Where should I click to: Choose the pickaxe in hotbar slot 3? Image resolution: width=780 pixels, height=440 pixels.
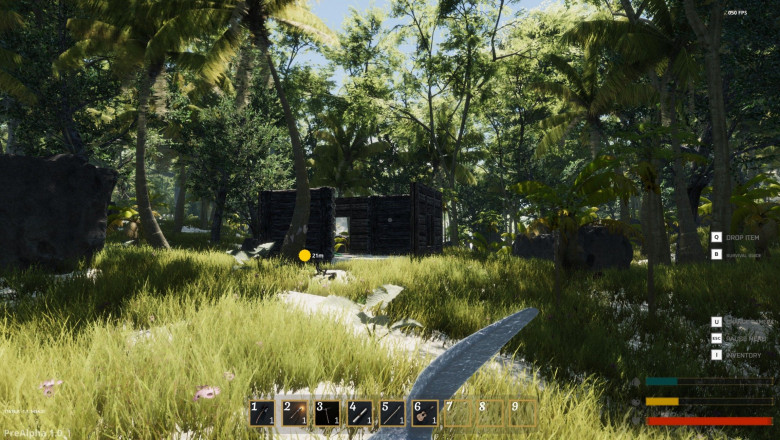click(327, 413)
